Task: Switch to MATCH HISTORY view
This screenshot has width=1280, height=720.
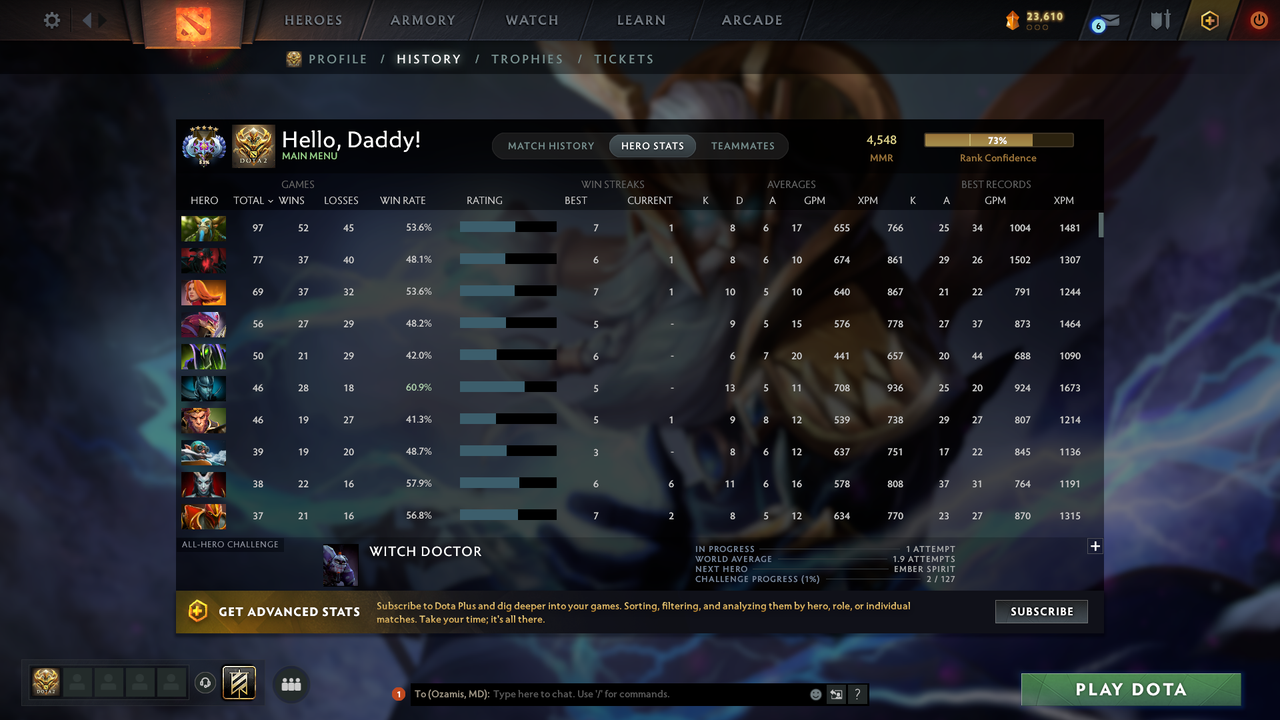Action: [x=550, y=145]
